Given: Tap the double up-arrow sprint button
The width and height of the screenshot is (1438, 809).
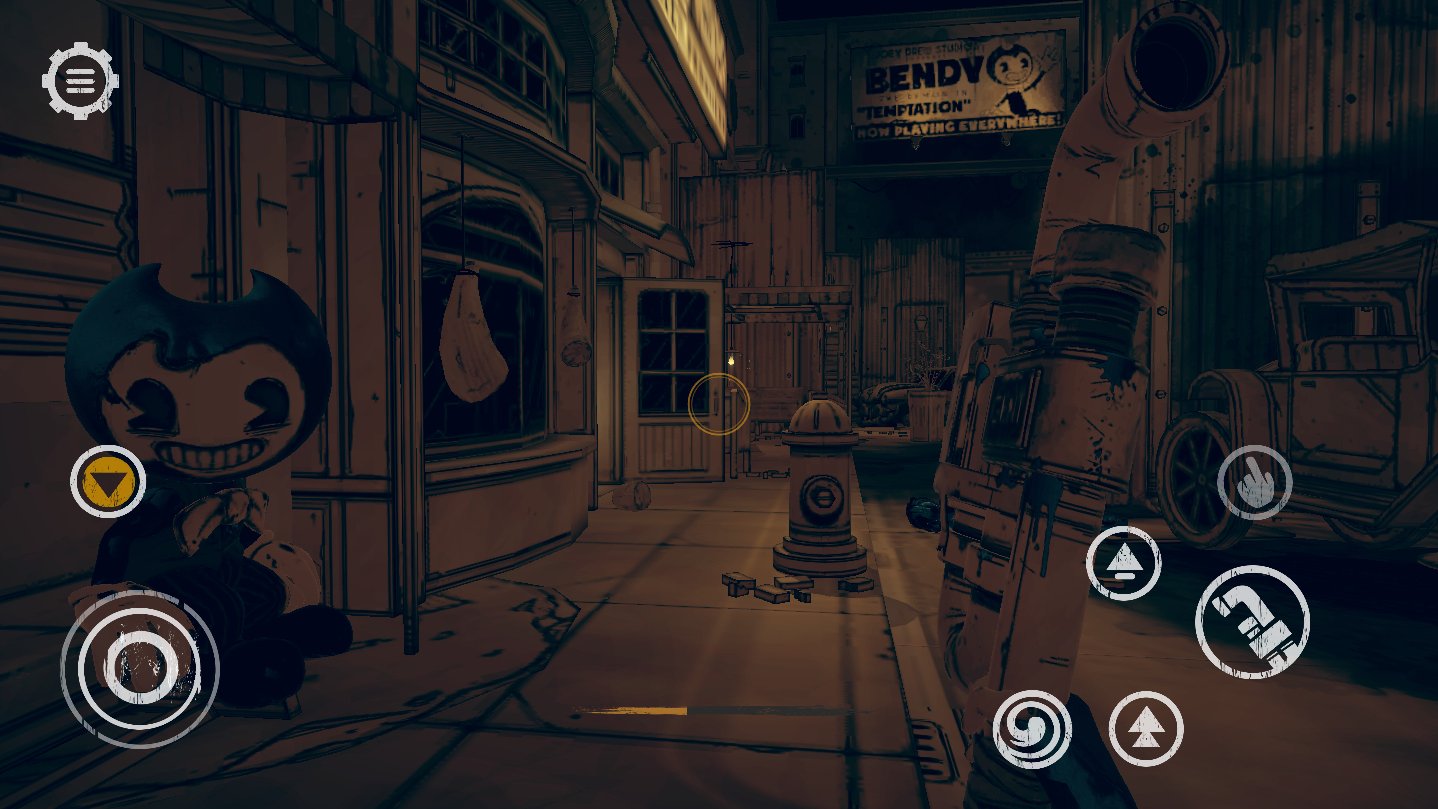Looking at the screenshot, I should [1145, 729].
